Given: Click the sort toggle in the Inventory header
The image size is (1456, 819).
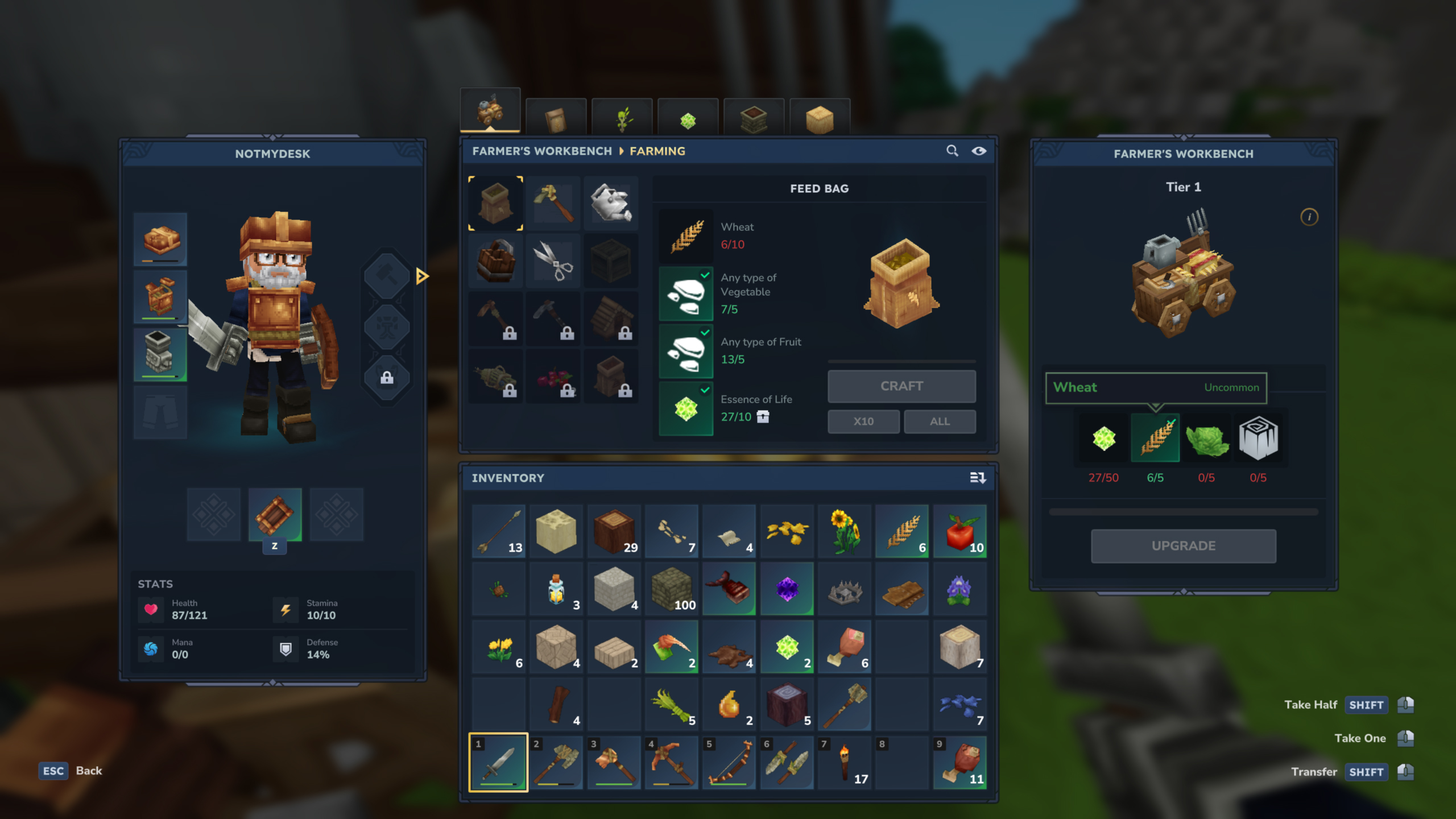Looking at the screenshot, I should 978,478.
